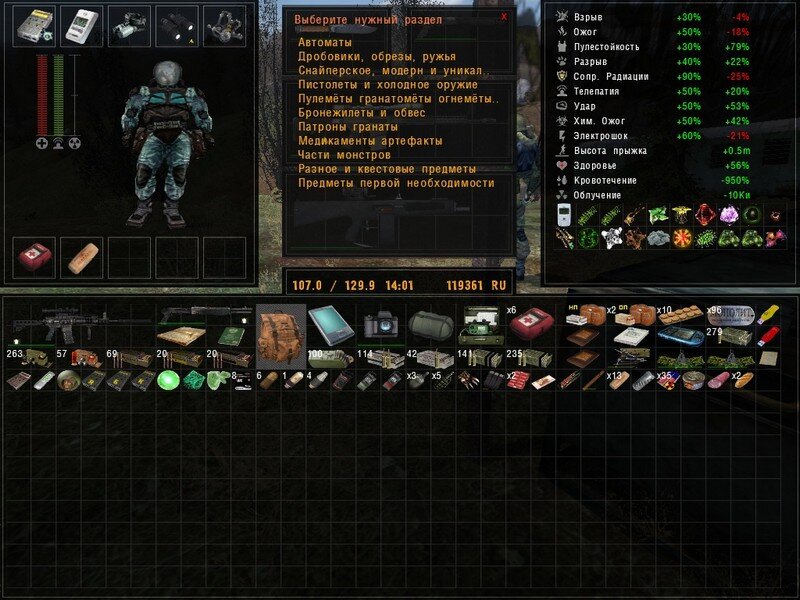800x600 pixels.
Task: Choose Предметы первой необходимости
Action: tap(396, 183)
